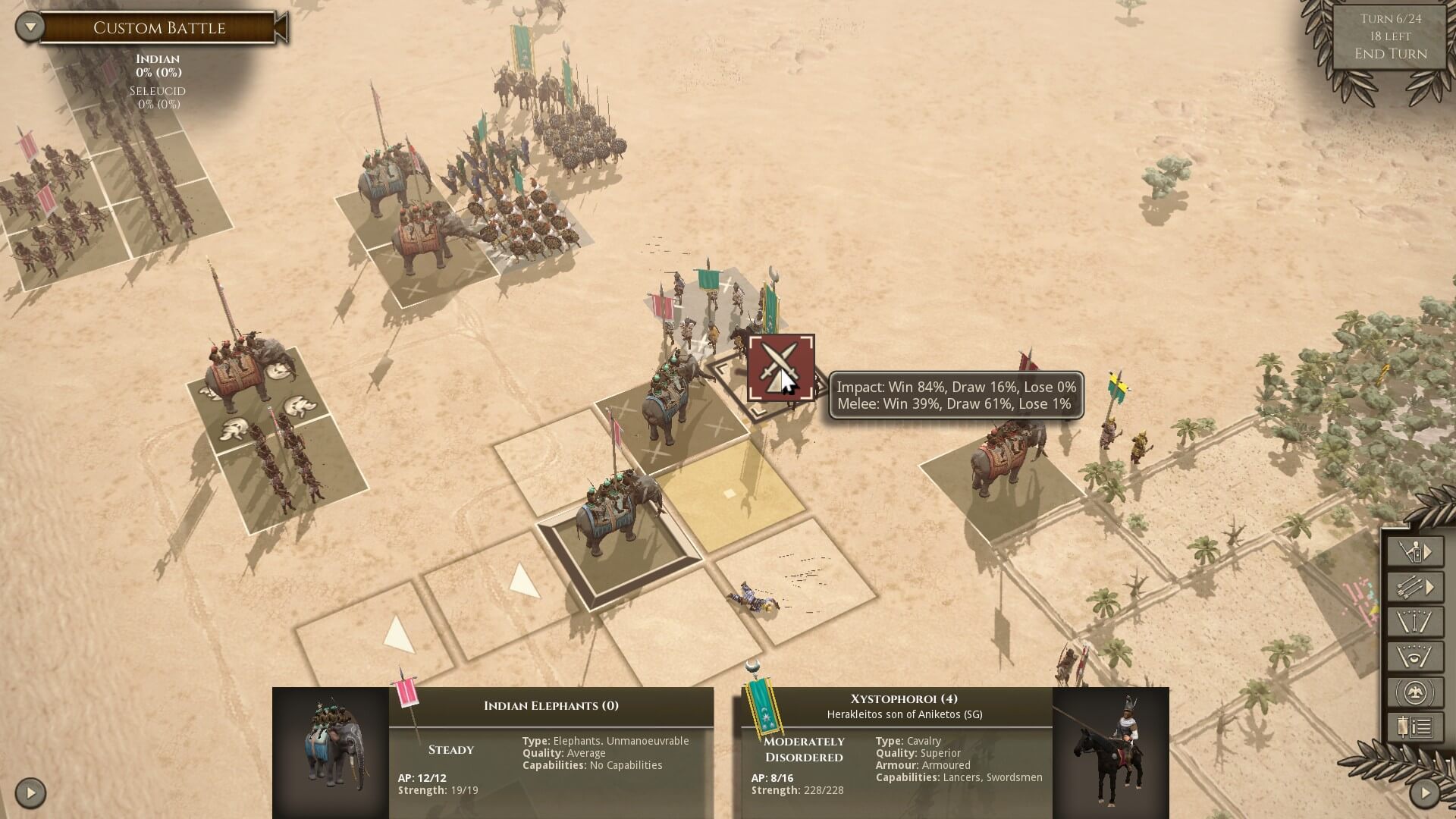Image resolution: width=1456 pixels, height=819 pixels.
Task: Select next unmoved unit soldier button
Action: click(1415, 551)
